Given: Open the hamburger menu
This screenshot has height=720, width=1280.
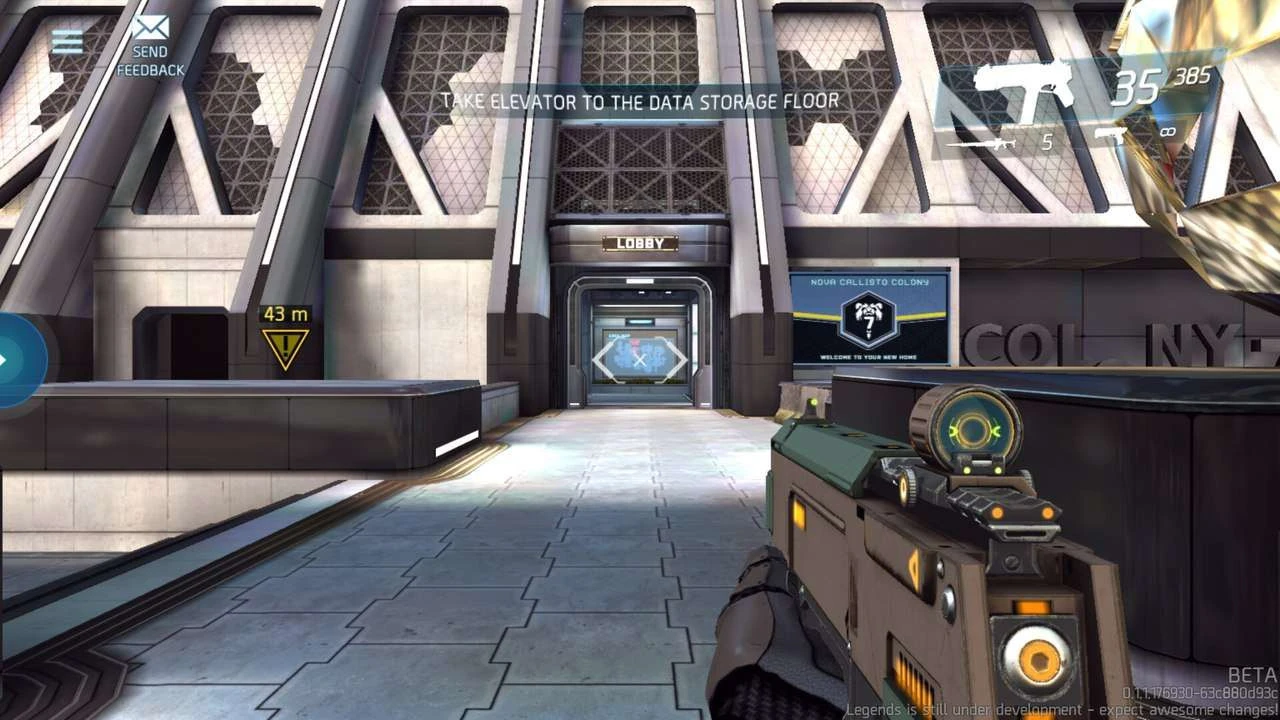Looking at the screenshot, I should (67, 41).
